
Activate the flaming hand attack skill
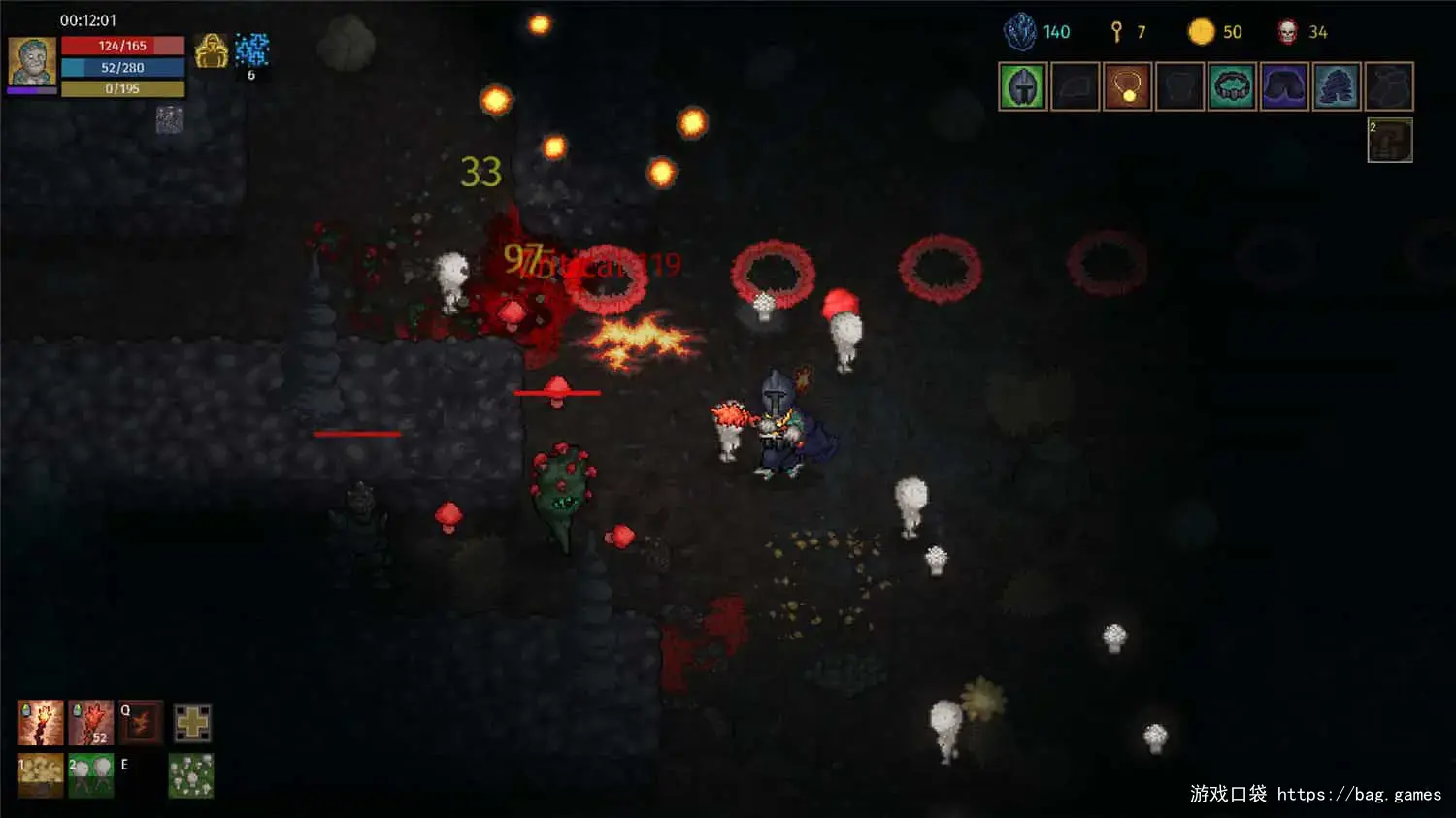pyautogui.click(x=41, y=723)
